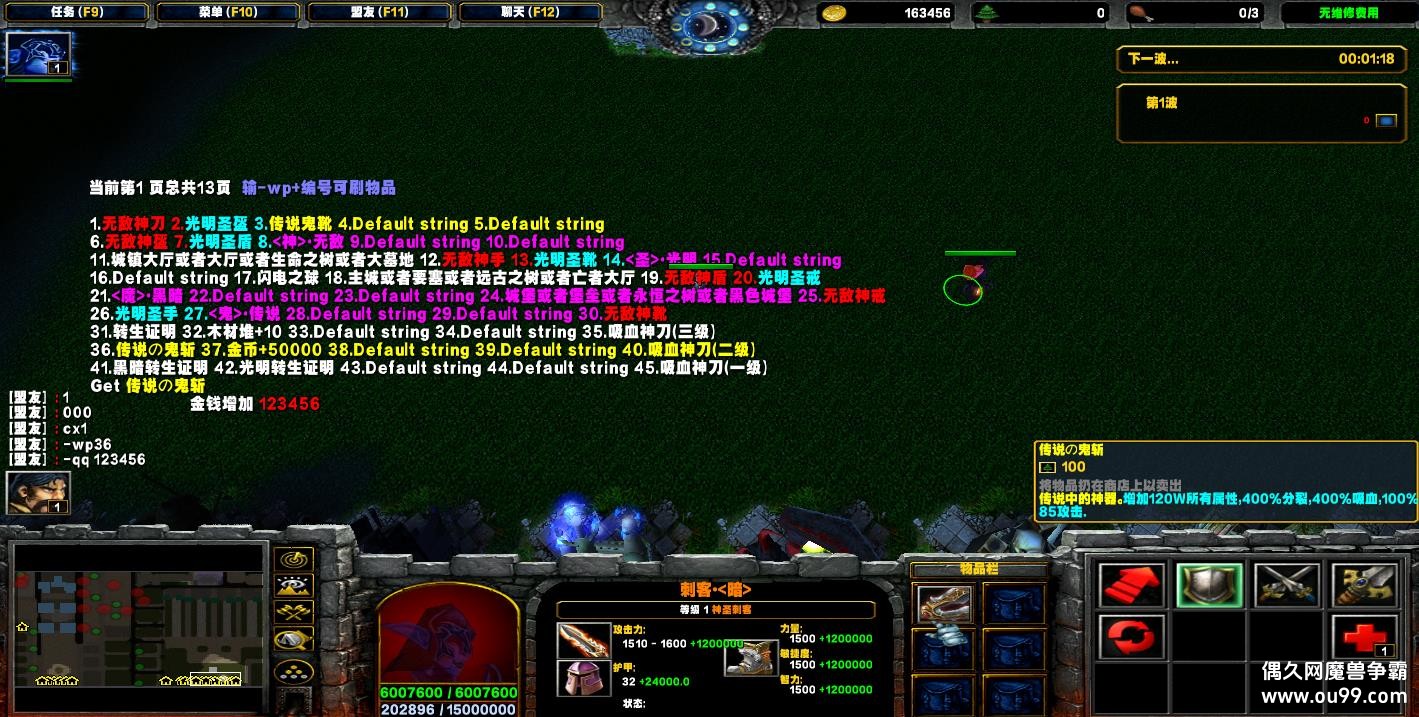1419x717 pixels.
Task: Choose the Patrol red circular arrows command
Action: tap(1131, 637)
